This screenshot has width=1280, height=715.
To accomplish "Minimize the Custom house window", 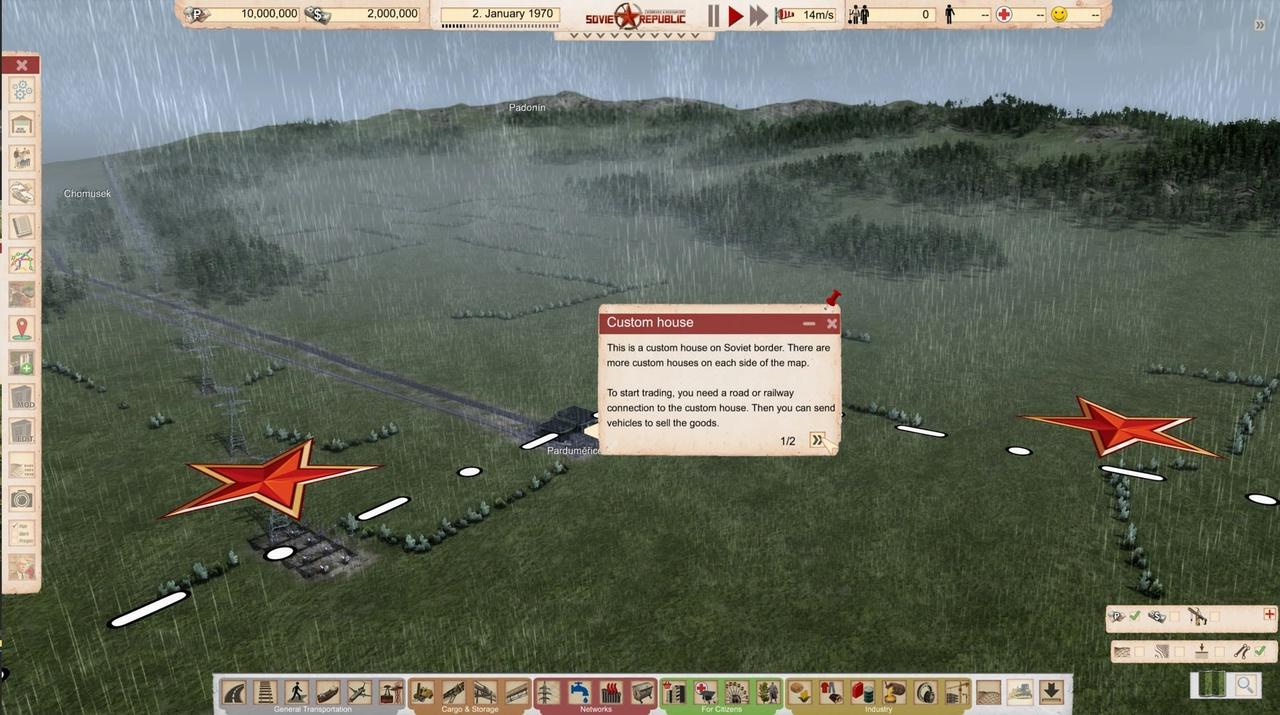I will coord(809,324).
